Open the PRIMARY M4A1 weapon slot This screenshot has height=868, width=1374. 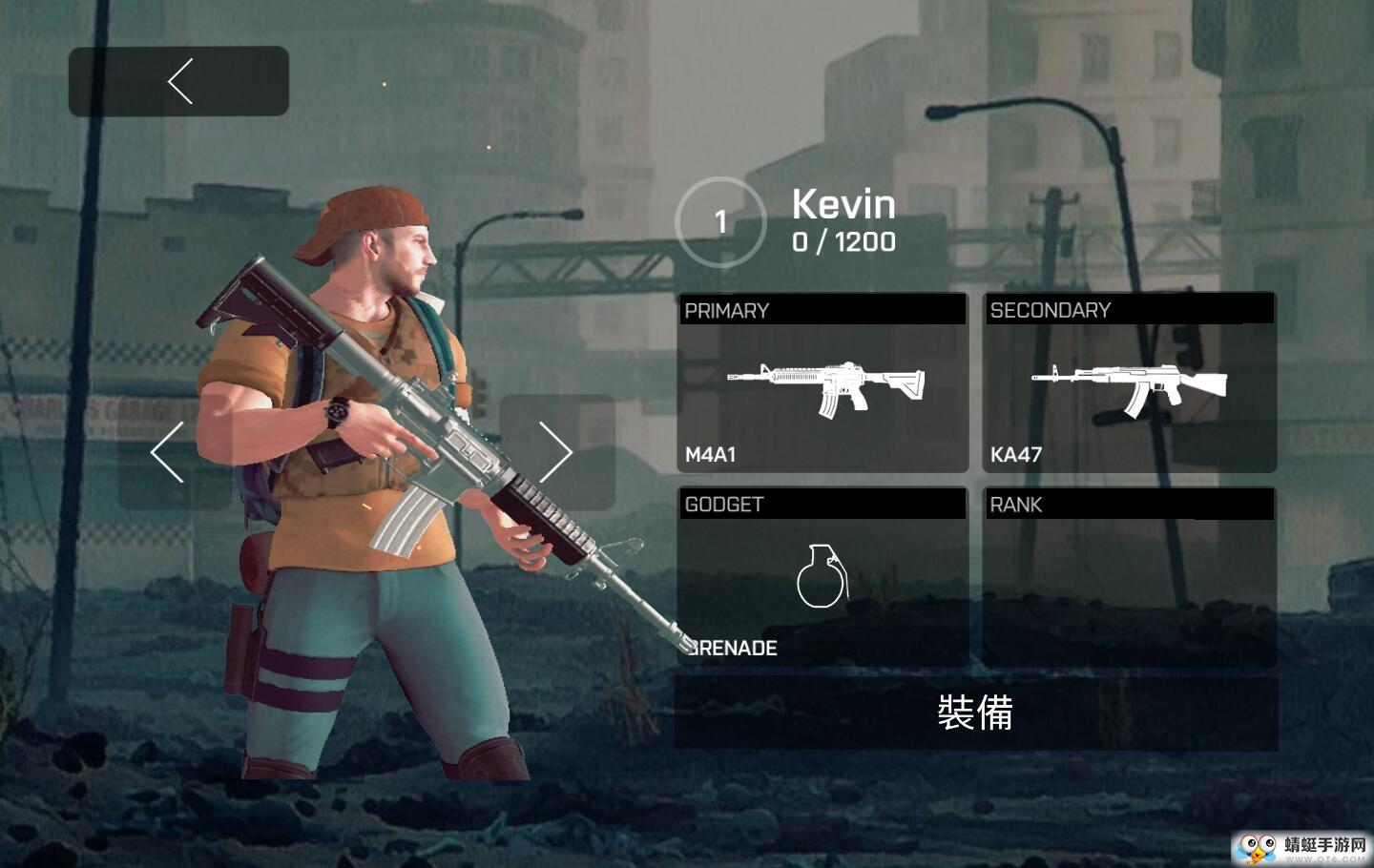click(822, 383)
